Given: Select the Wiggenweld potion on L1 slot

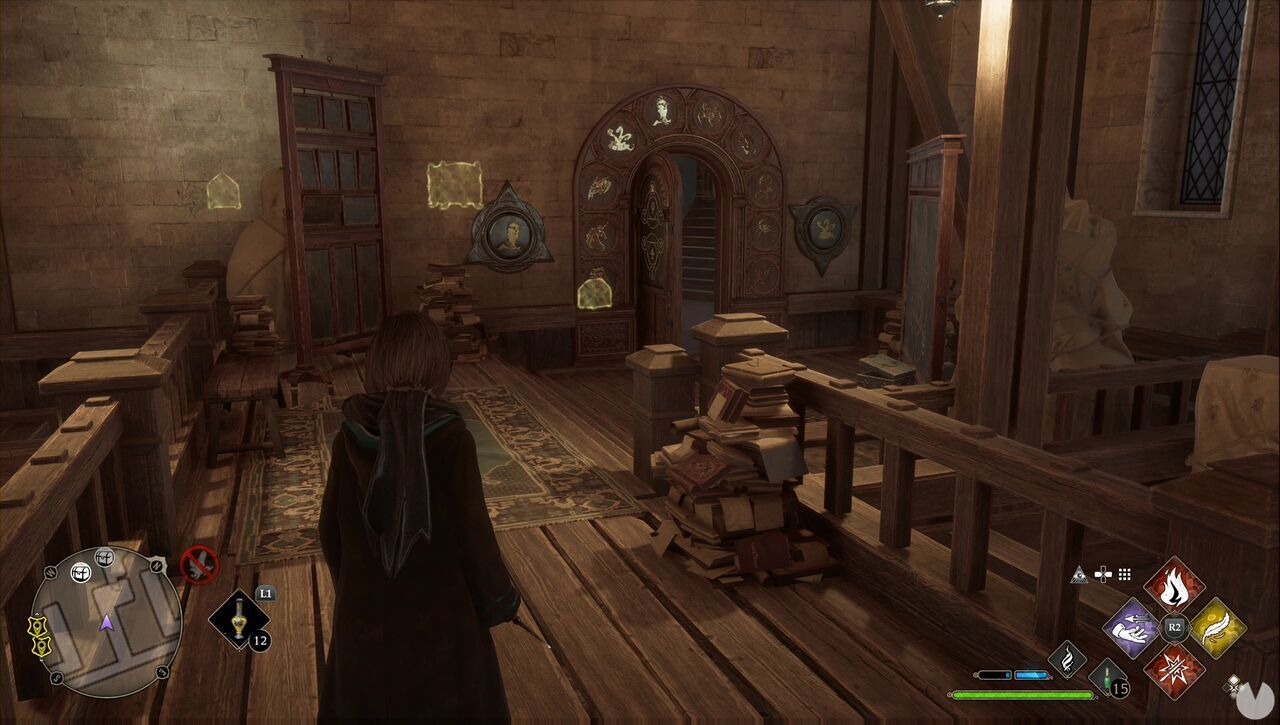Looking at the screenshot, I should pos(240,619).
